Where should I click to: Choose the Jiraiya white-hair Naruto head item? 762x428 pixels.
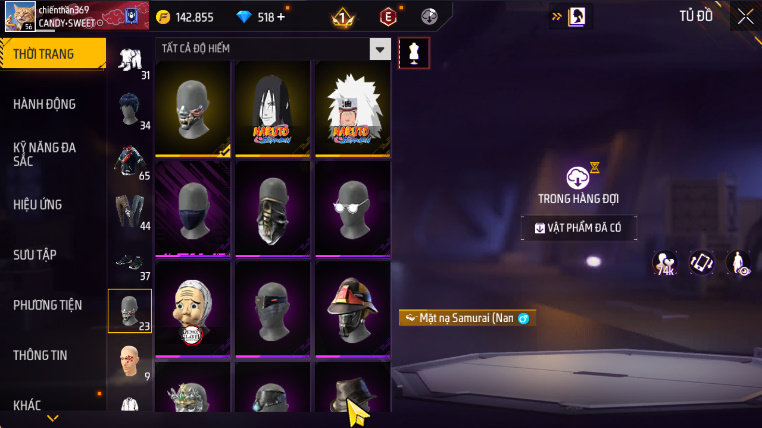click(x=352, y=108)
